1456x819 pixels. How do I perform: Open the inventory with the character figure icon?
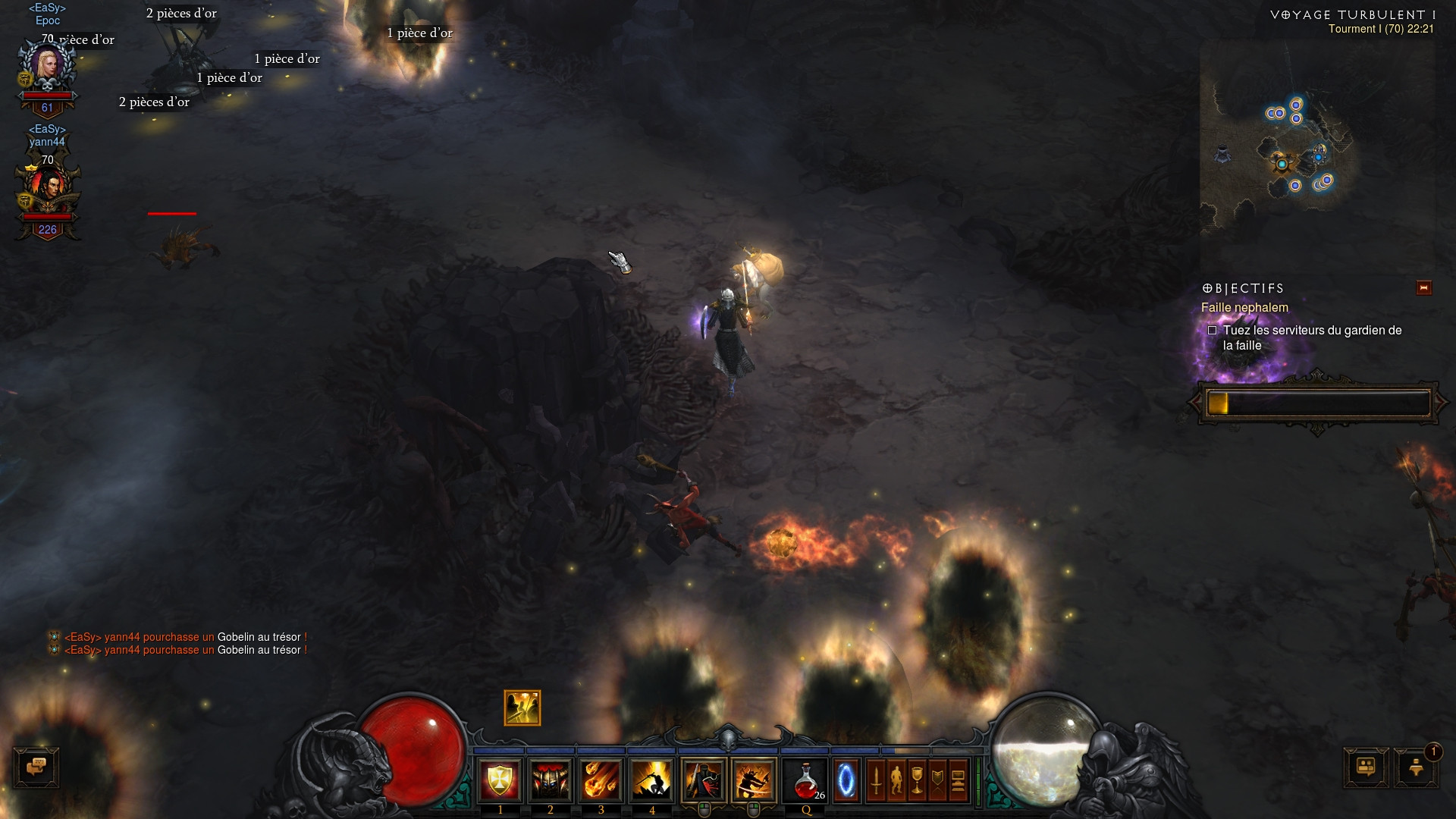pyautogui.click(x=896, y=780)
